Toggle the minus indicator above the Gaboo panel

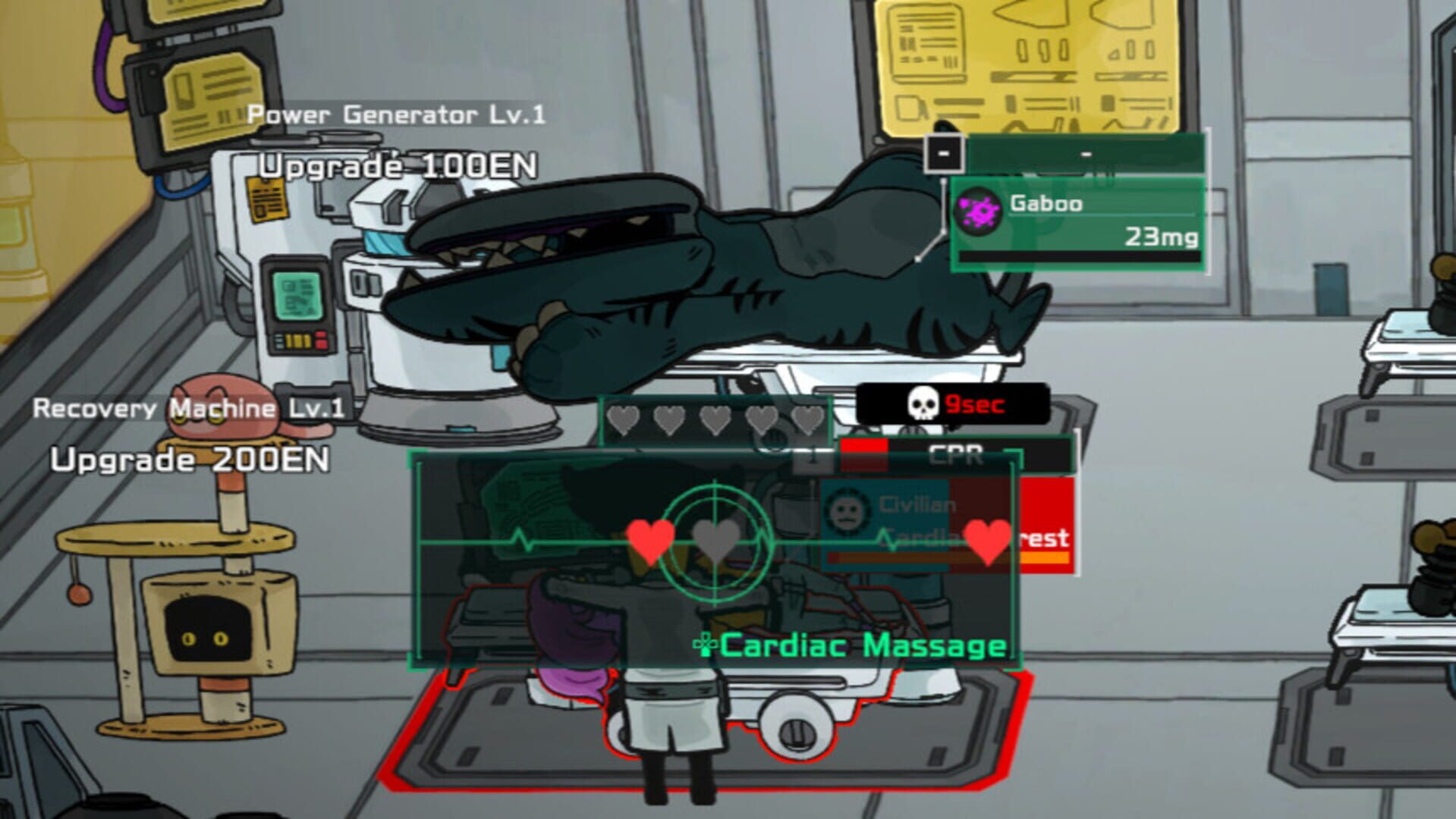coord(943,152)
